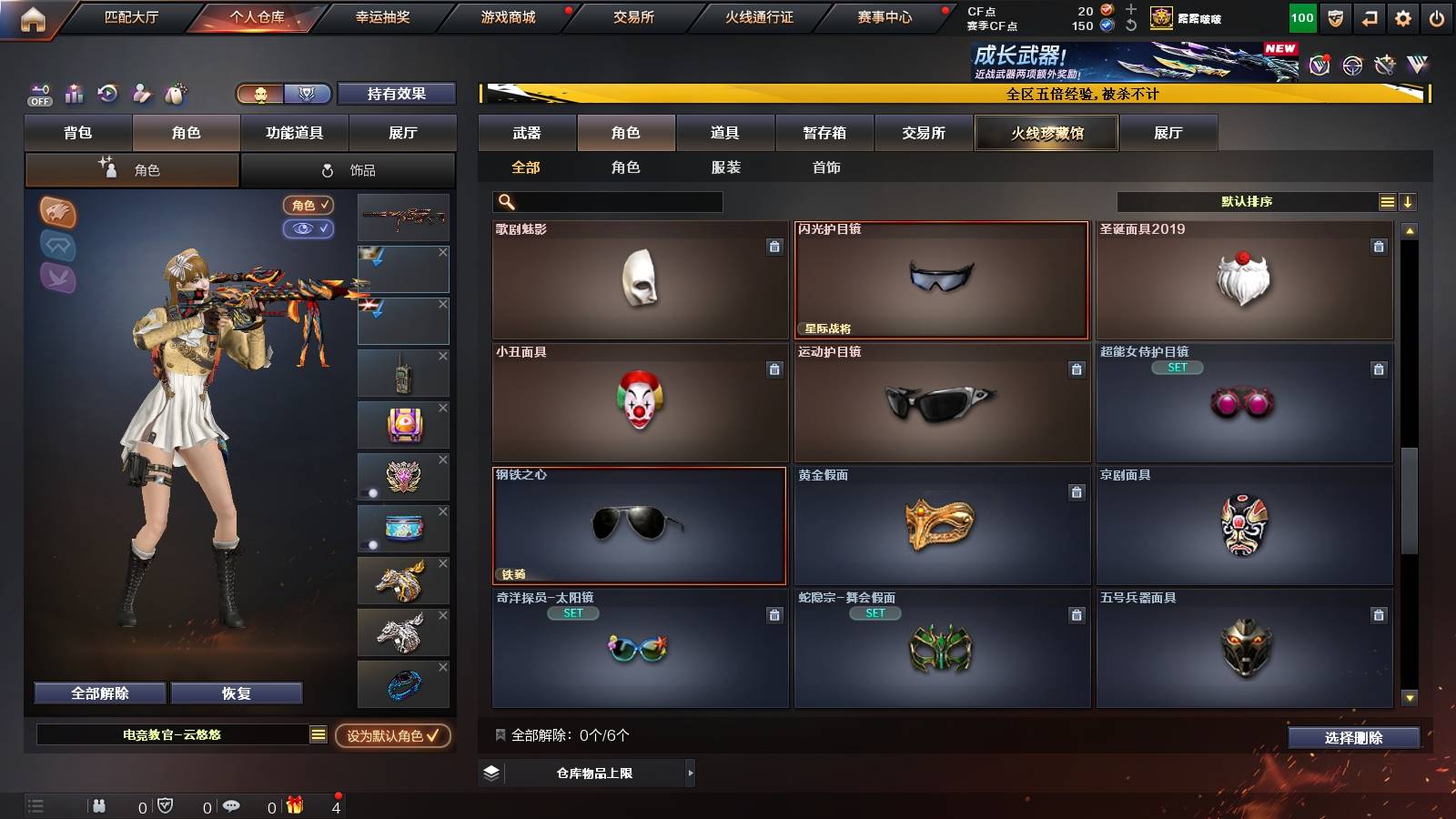1456x819 pixels.
Task: Click the settings gear icon at top right
Action: pyautogui.click(x=1403, y=16)
